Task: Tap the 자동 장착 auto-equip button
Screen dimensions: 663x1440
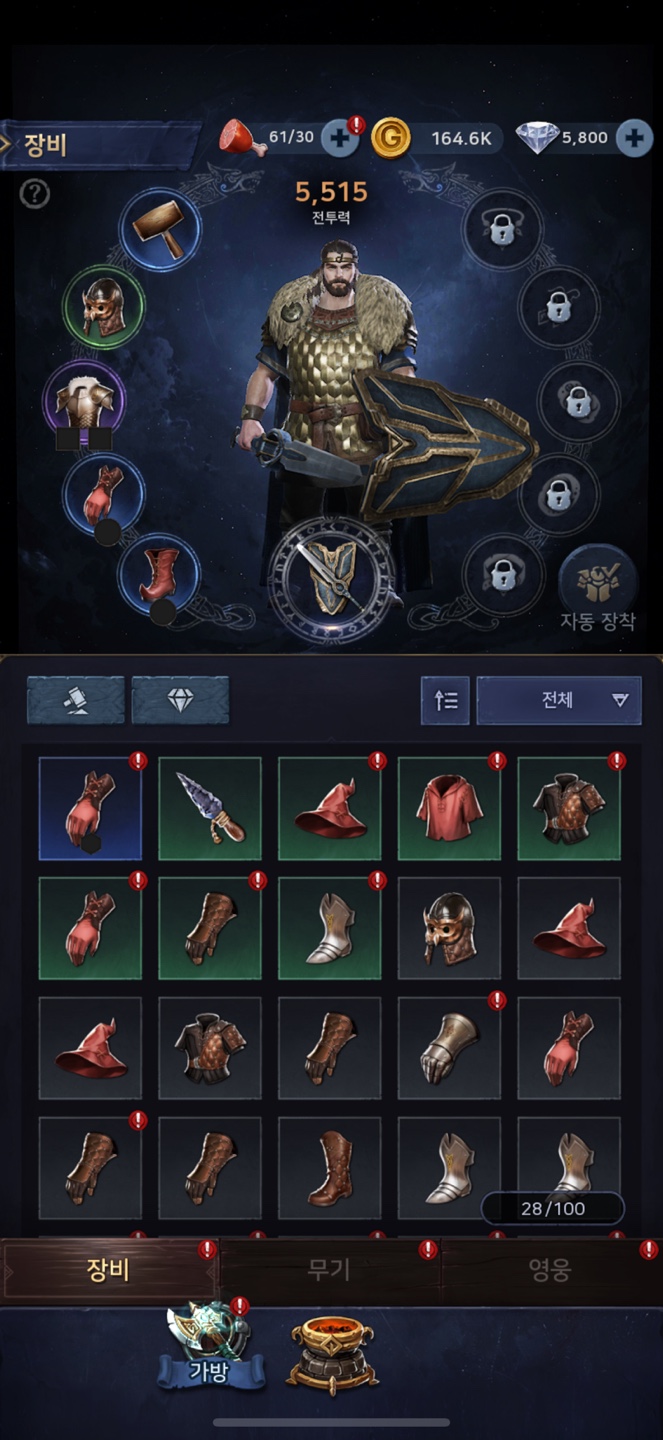Action: (598, 589)
